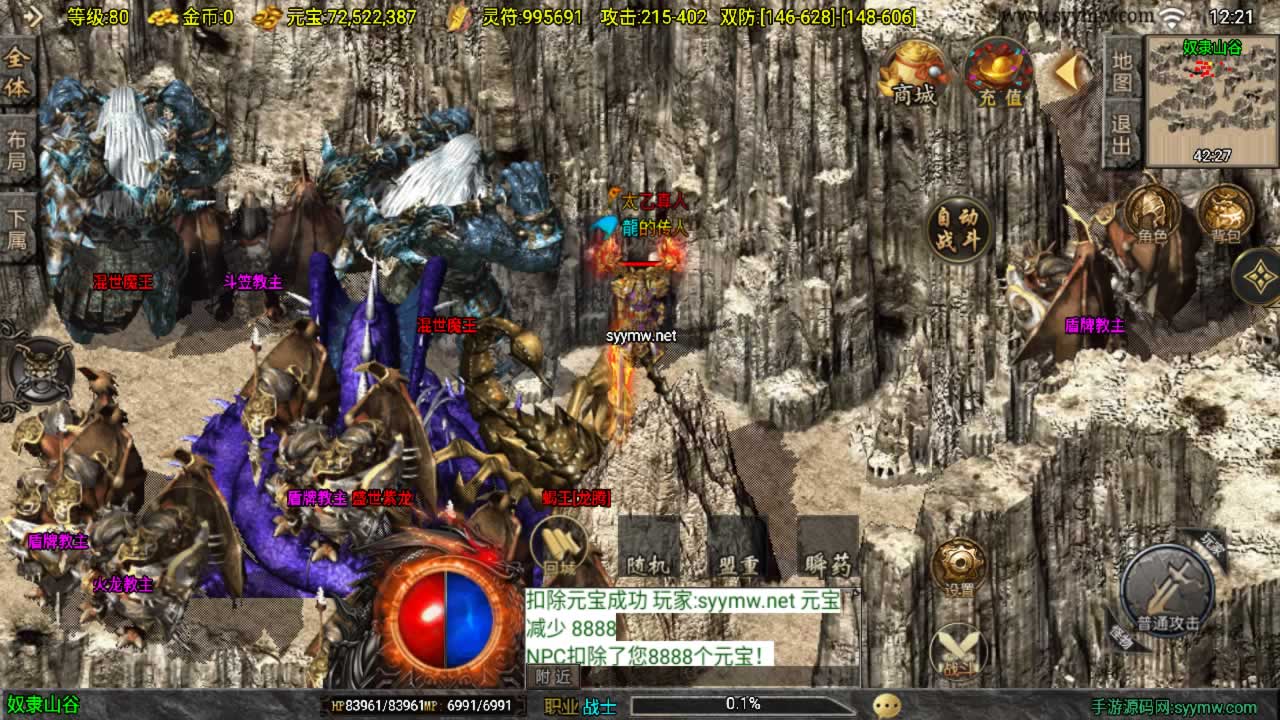Toggle 自动战斗 auto battle

pos(957,229)
